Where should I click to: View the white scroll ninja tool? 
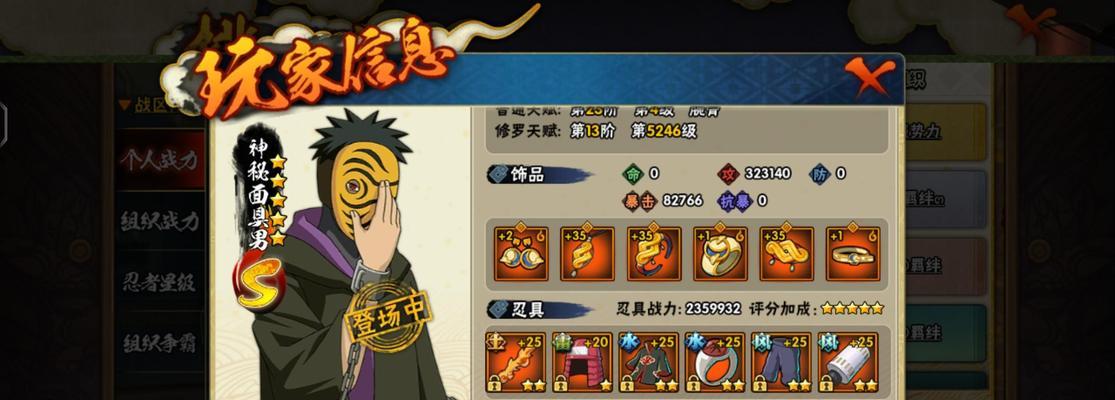click(847, 362)
